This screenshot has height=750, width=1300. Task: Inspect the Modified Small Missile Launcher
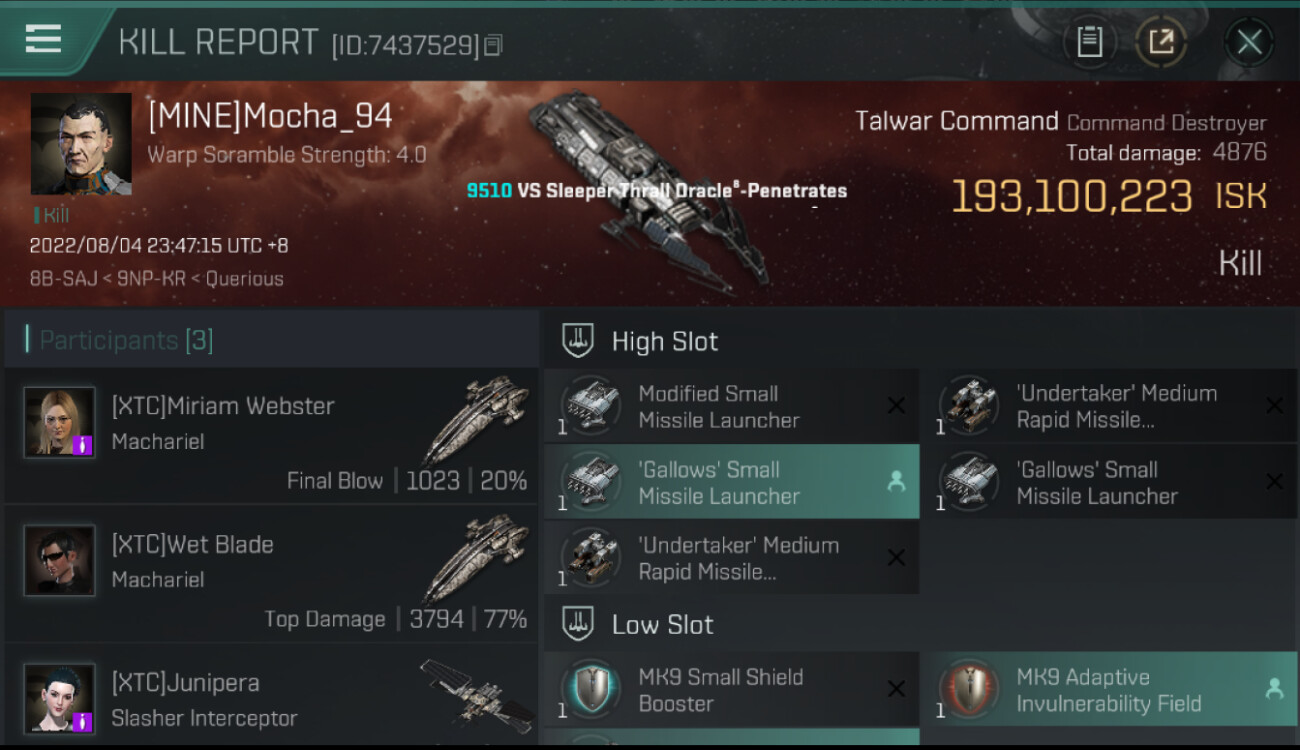click(x=731, y=407)
